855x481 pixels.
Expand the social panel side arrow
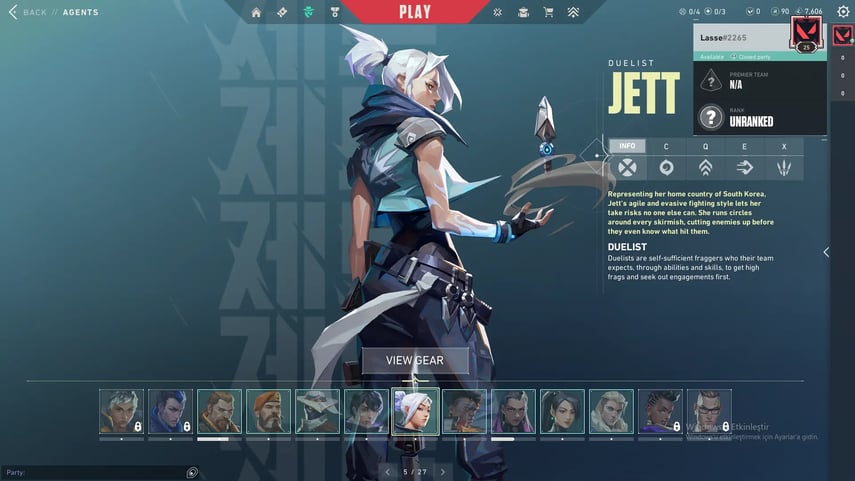[x=826, y=252]
